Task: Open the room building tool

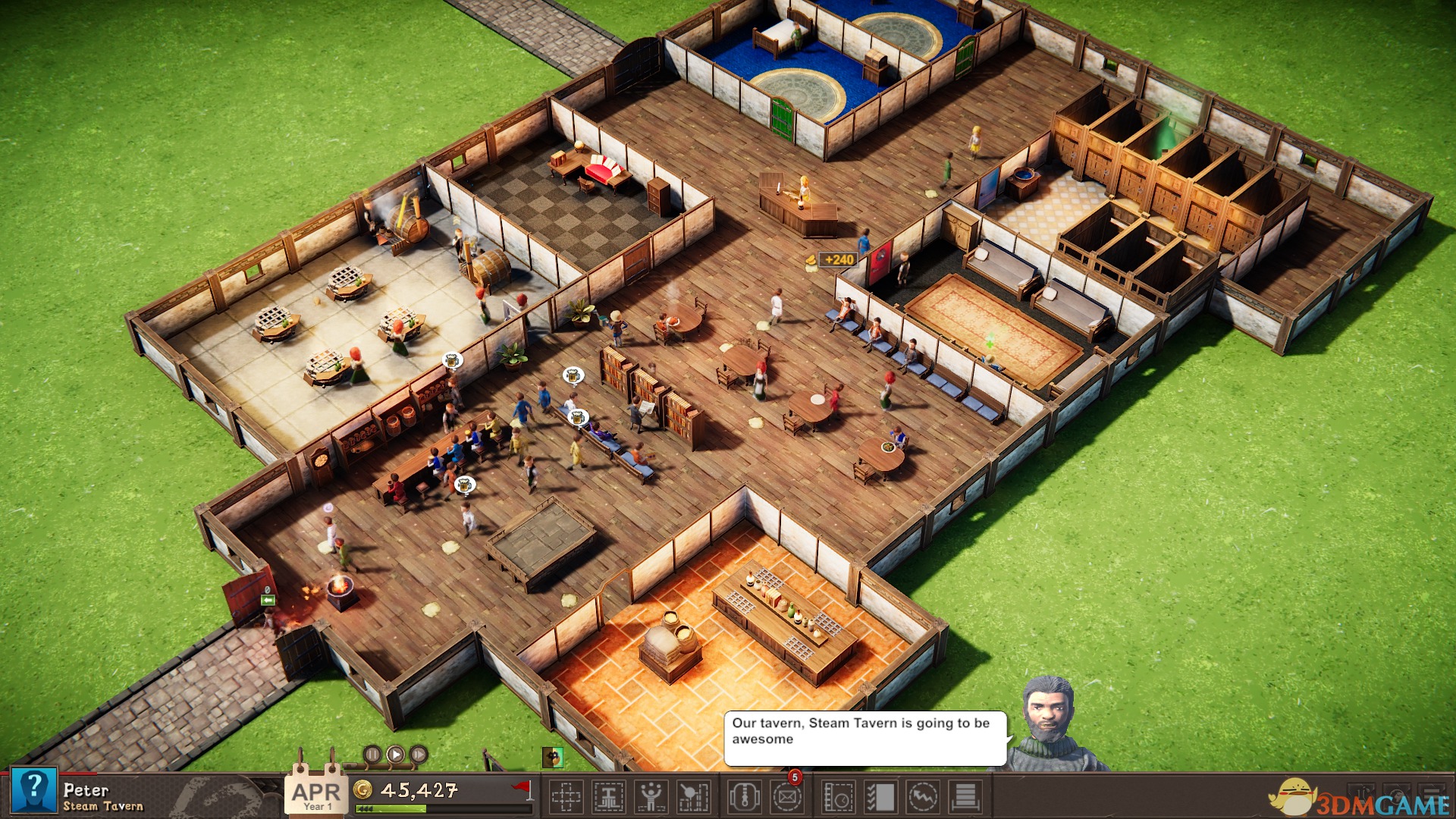Action: (566, 797)
